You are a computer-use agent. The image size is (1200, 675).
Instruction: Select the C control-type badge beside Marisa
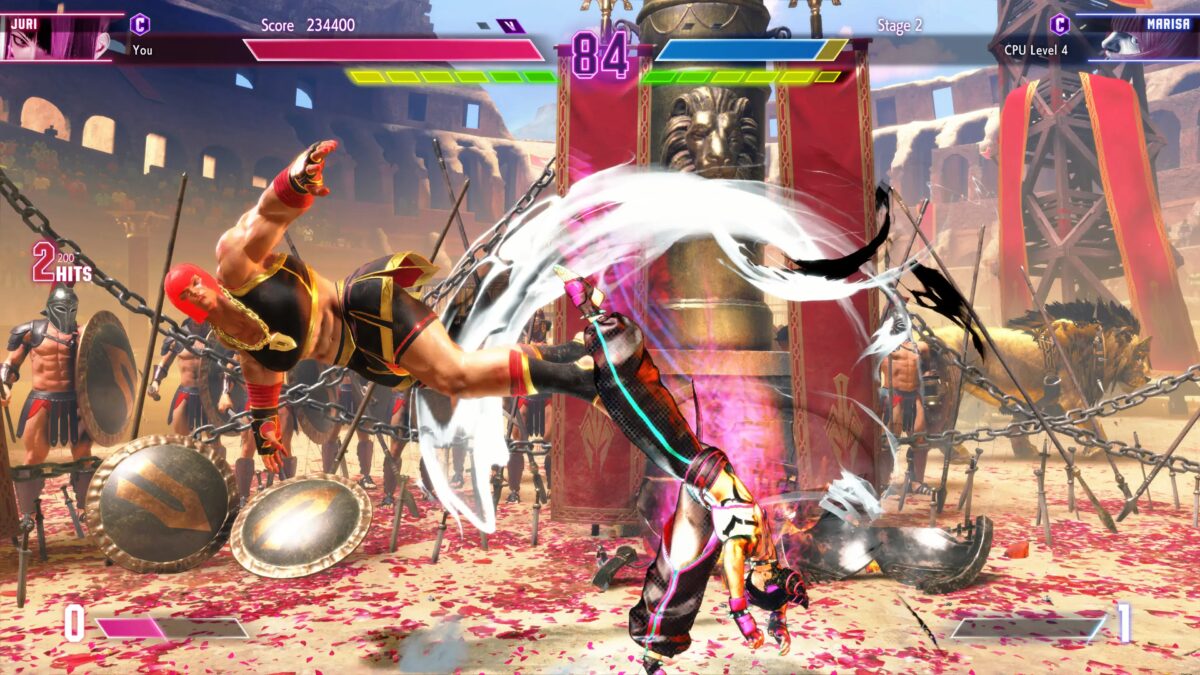tap(1059, 24)
